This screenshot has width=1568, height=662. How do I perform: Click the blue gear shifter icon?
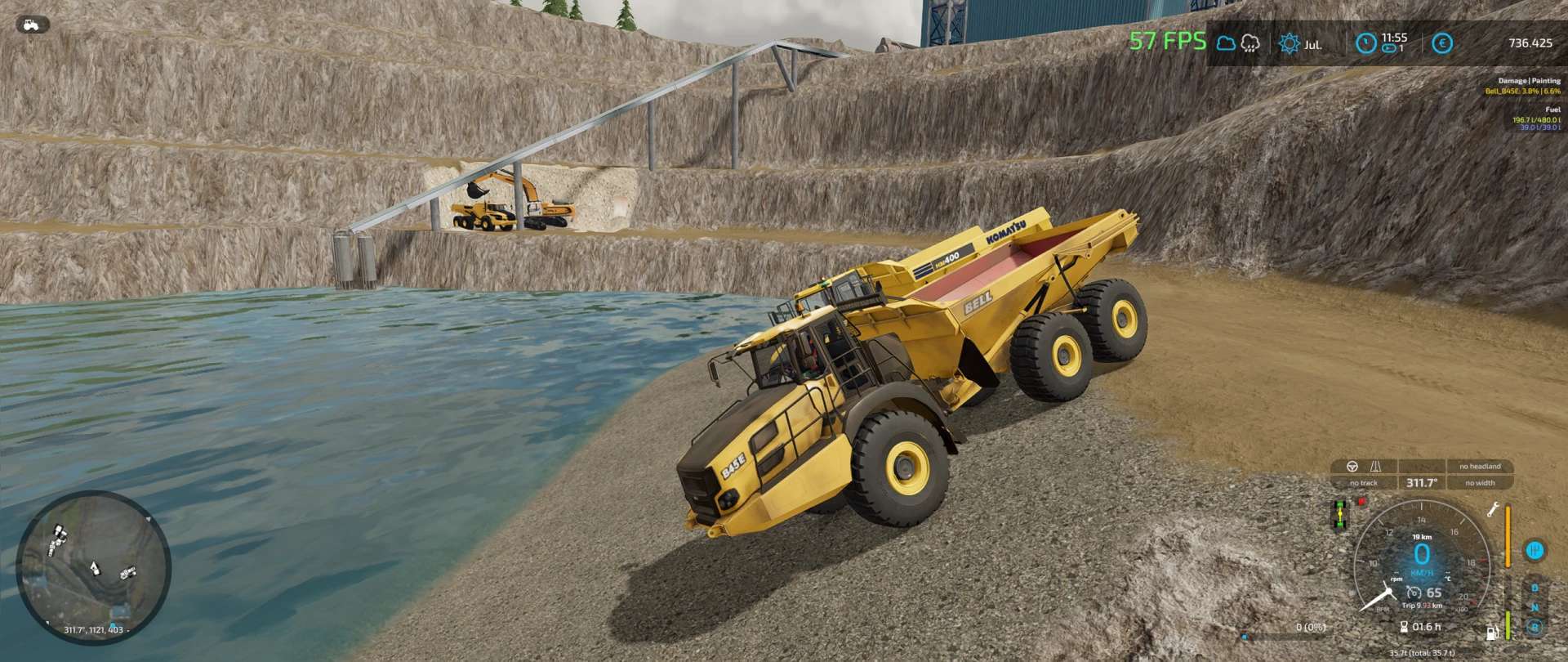click(x=1535, y=550)
